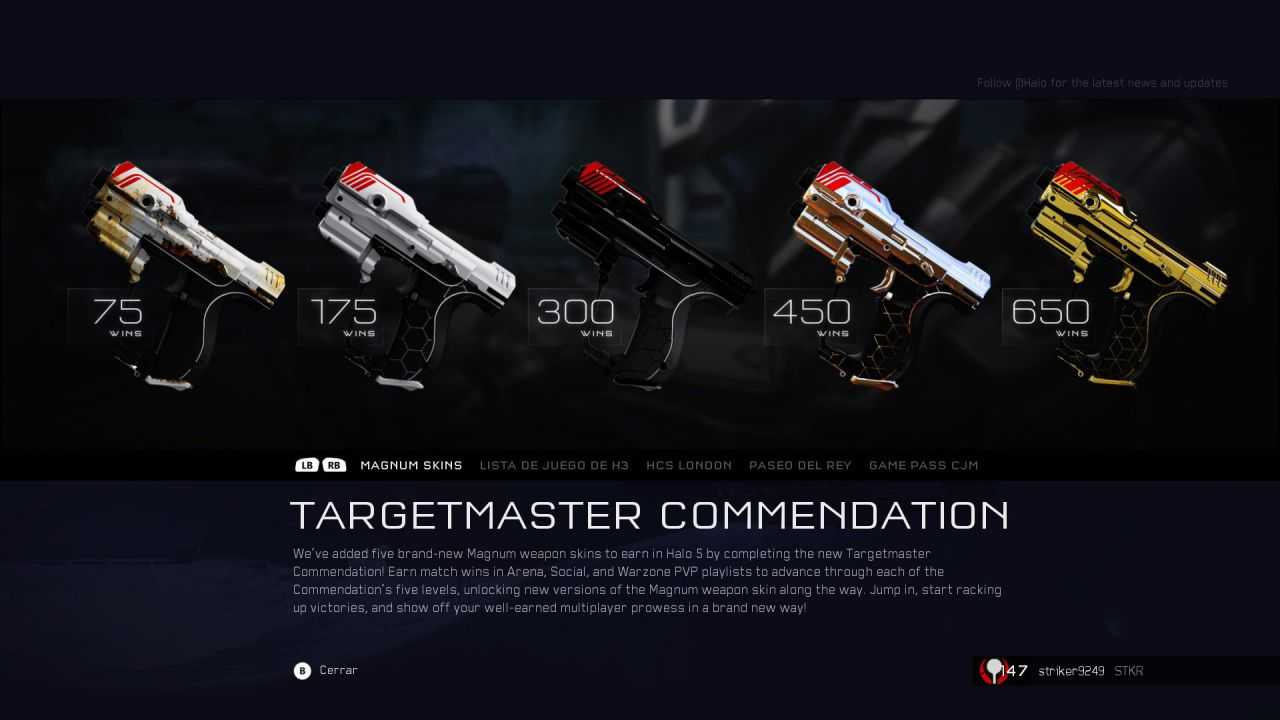Click the Follow @Halo news link
The width and height of the screenshot is (1280, 720).
coord(1103,83)
